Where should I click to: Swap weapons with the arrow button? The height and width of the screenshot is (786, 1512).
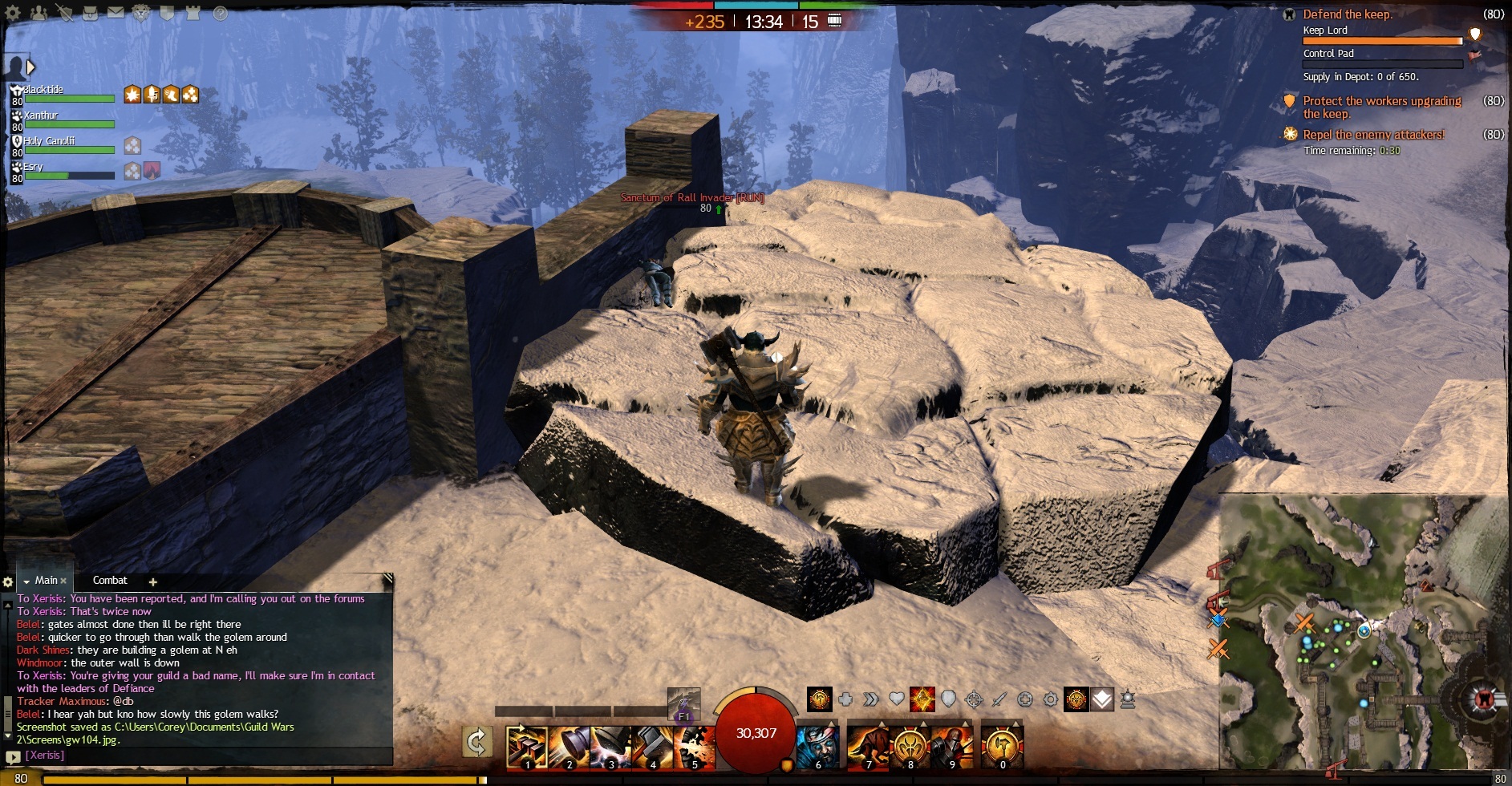coord(477,742)
